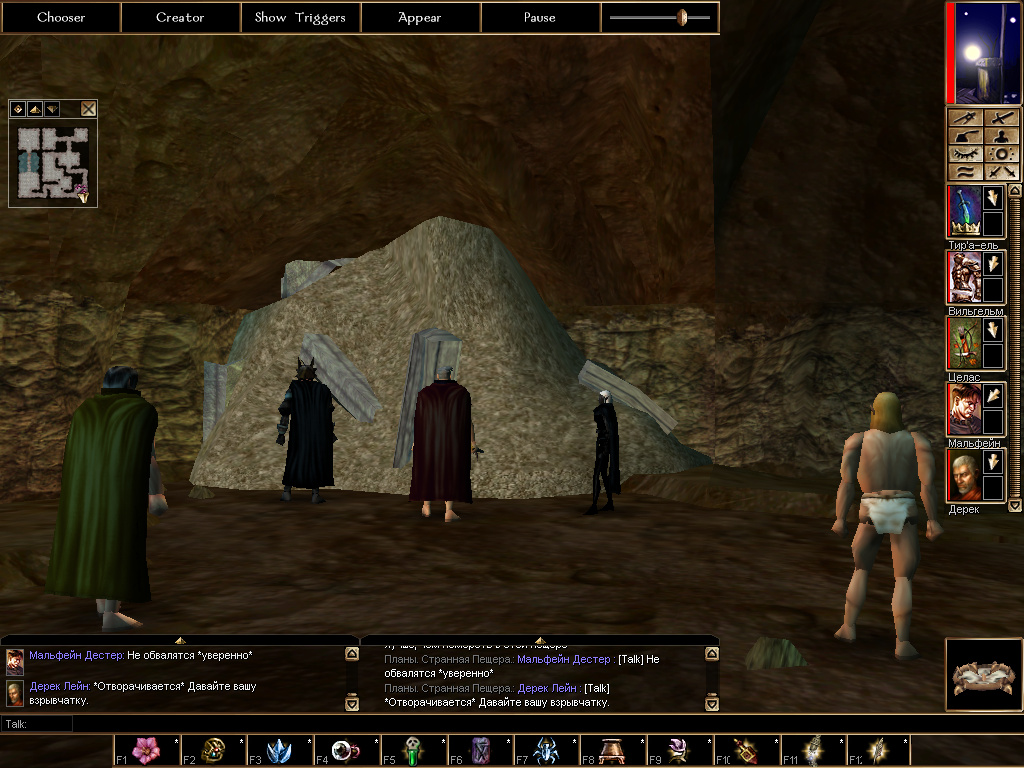The image size is (1024, 768).
Task: Use the F7 blue spider quickslot
Action: [x=546, y=750]
